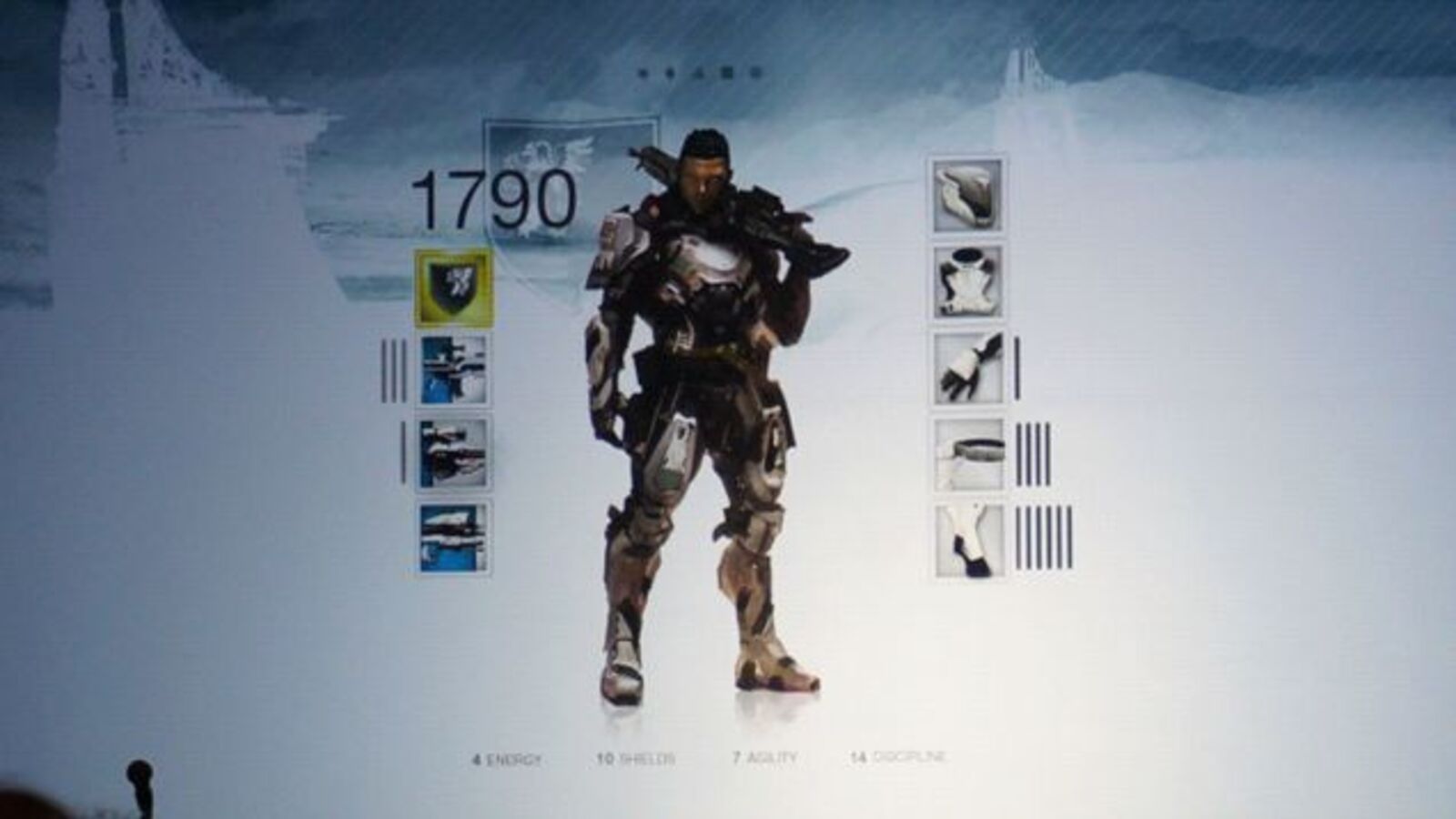Open the leg armor boots slot
Image resolution: width=1456 pixels, height=819 pixels.
point(969,537)
